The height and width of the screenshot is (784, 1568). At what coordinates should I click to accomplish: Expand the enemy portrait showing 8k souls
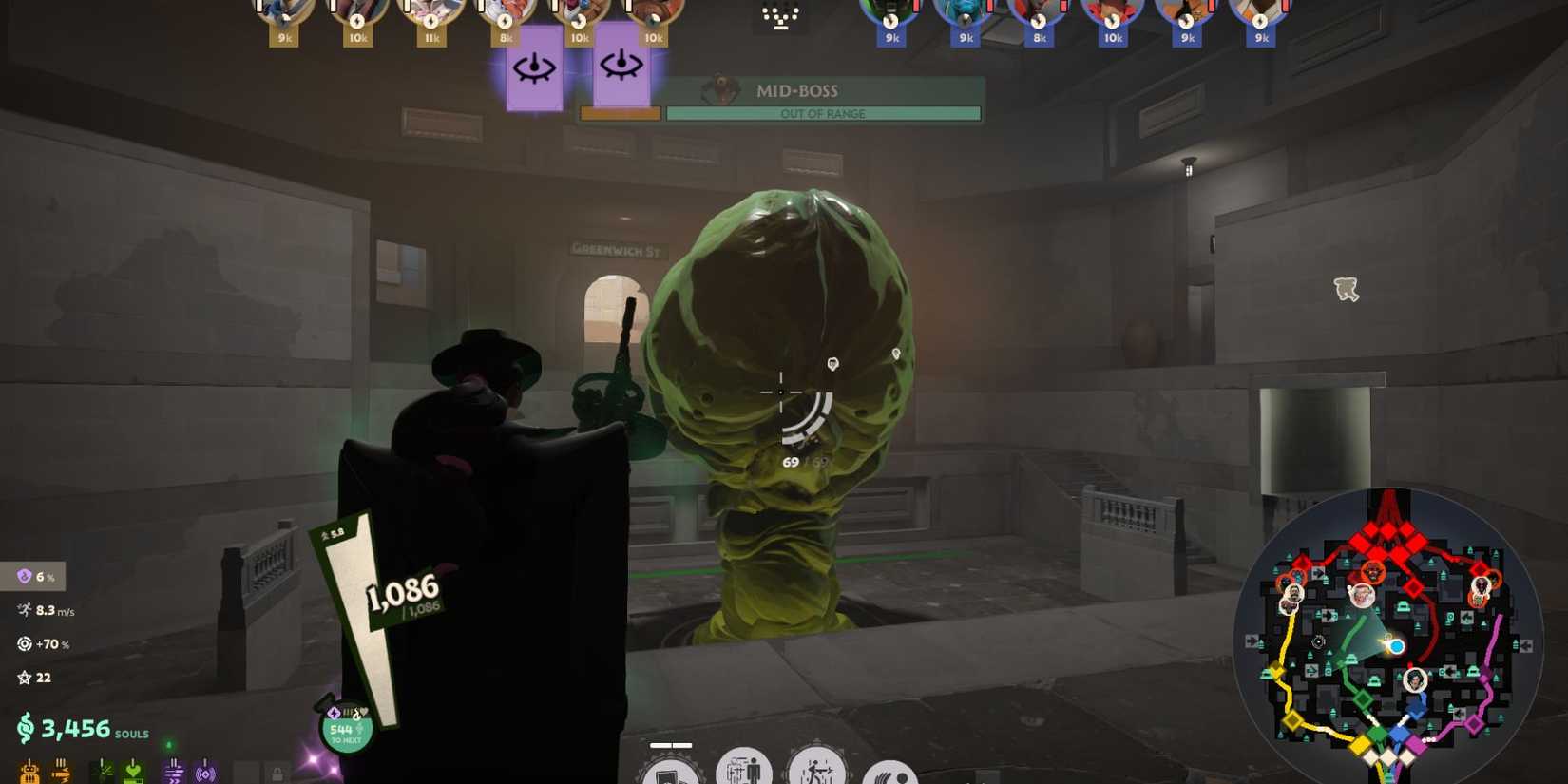coord(1039,15)
